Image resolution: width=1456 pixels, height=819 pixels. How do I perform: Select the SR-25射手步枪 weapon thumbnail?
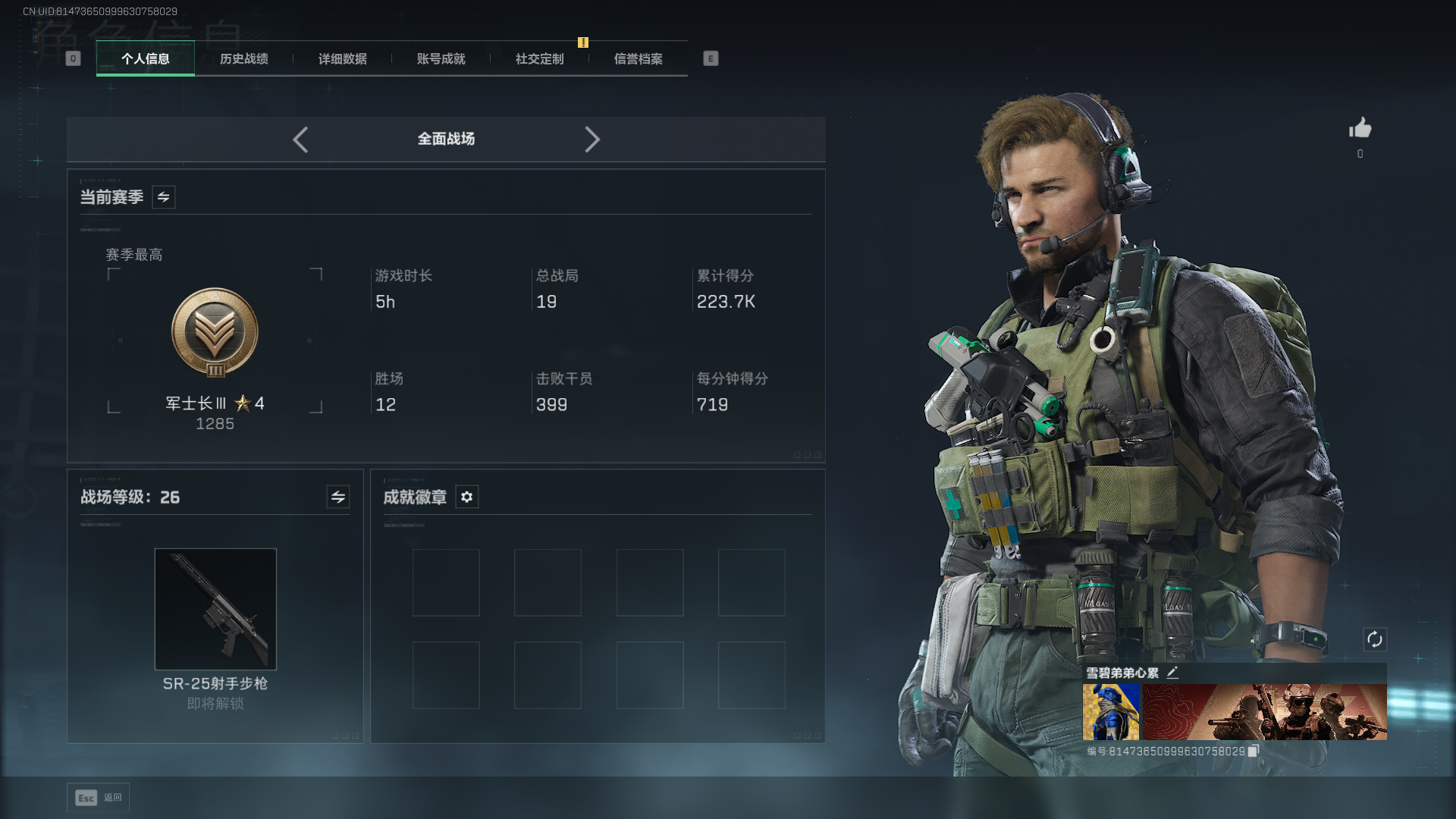[x=215, y=609]
